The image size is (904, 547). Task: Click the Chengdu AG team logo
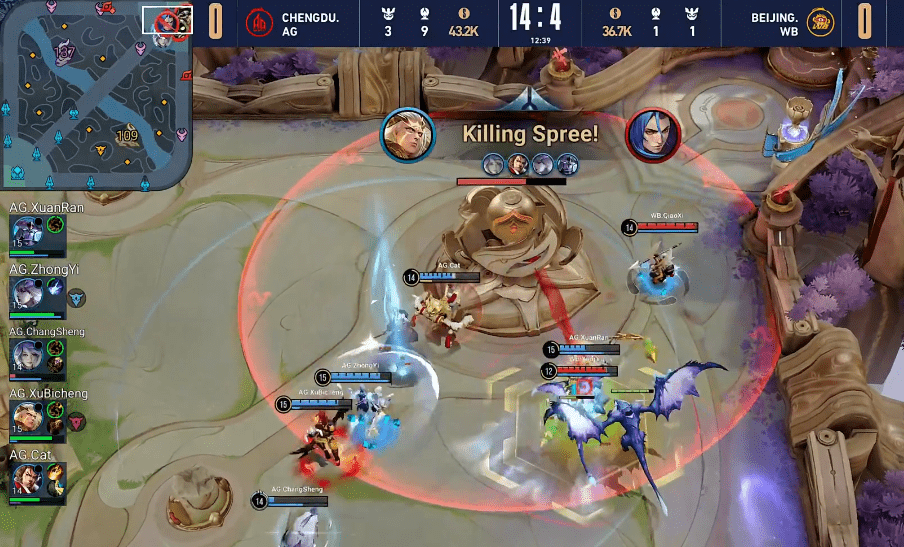(259, 22)
